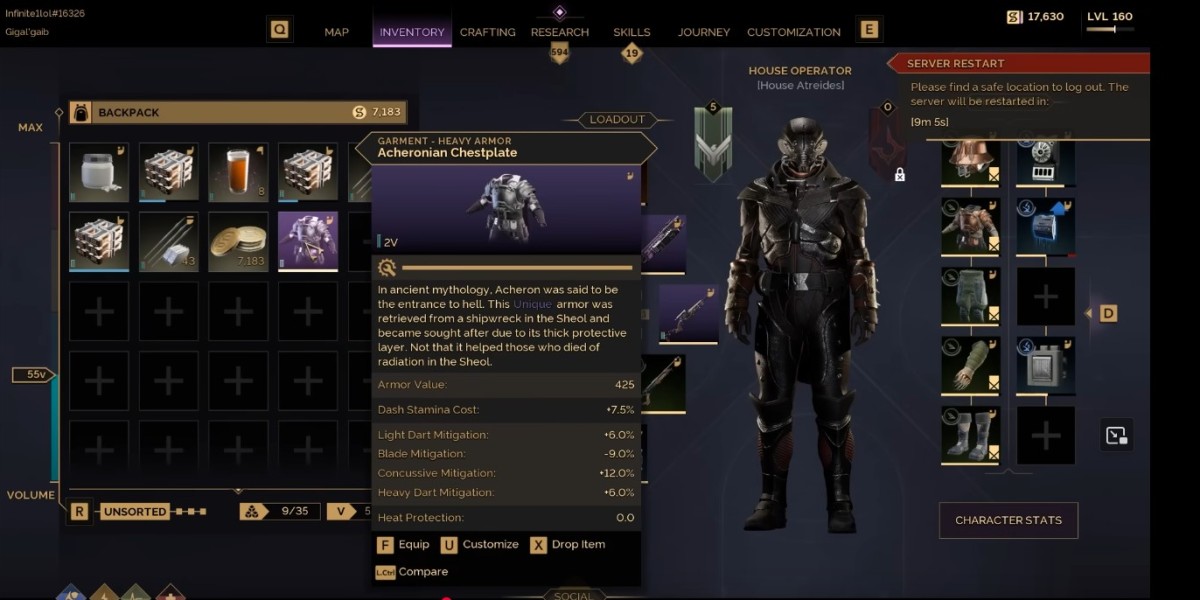1200x600 pixels.
Task: Switch to the Crafting tab
Action: 488,32
